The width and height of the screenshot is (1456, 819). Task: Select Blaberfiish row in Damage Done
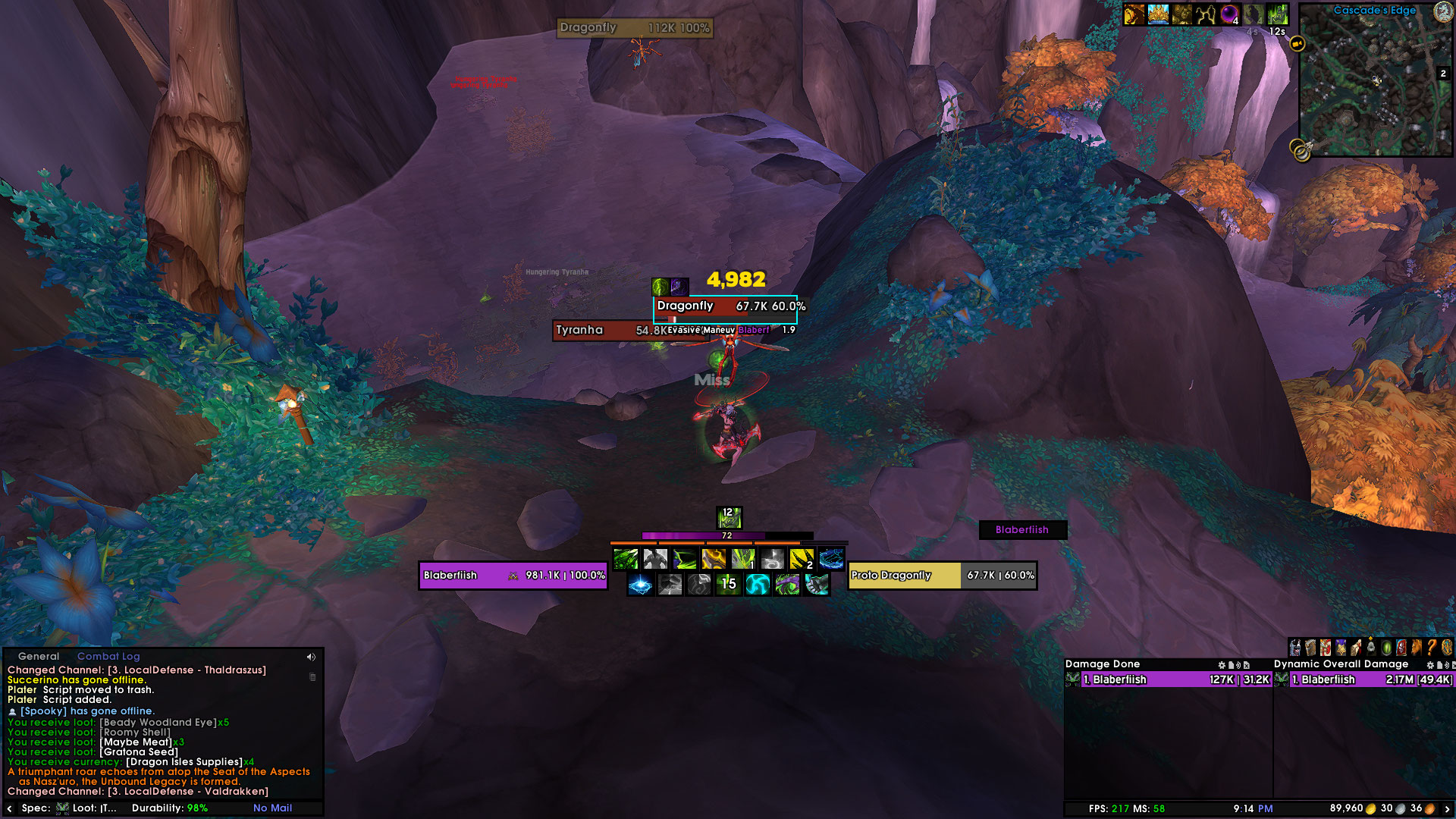pos(1168,680)
